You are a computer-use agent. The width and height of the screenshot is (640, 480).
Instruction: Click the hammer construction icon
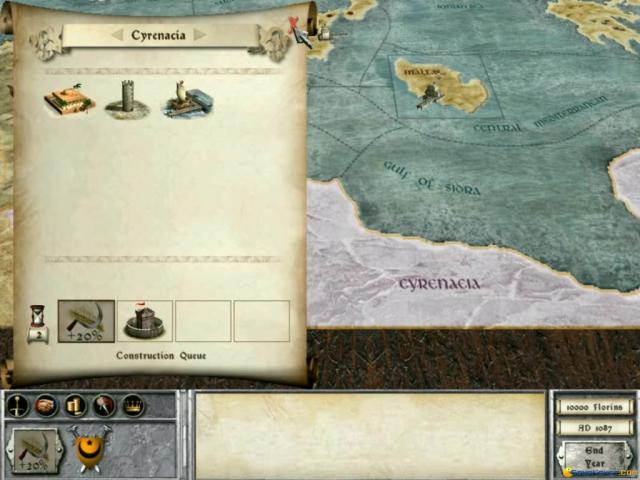(x=103, y=406)
